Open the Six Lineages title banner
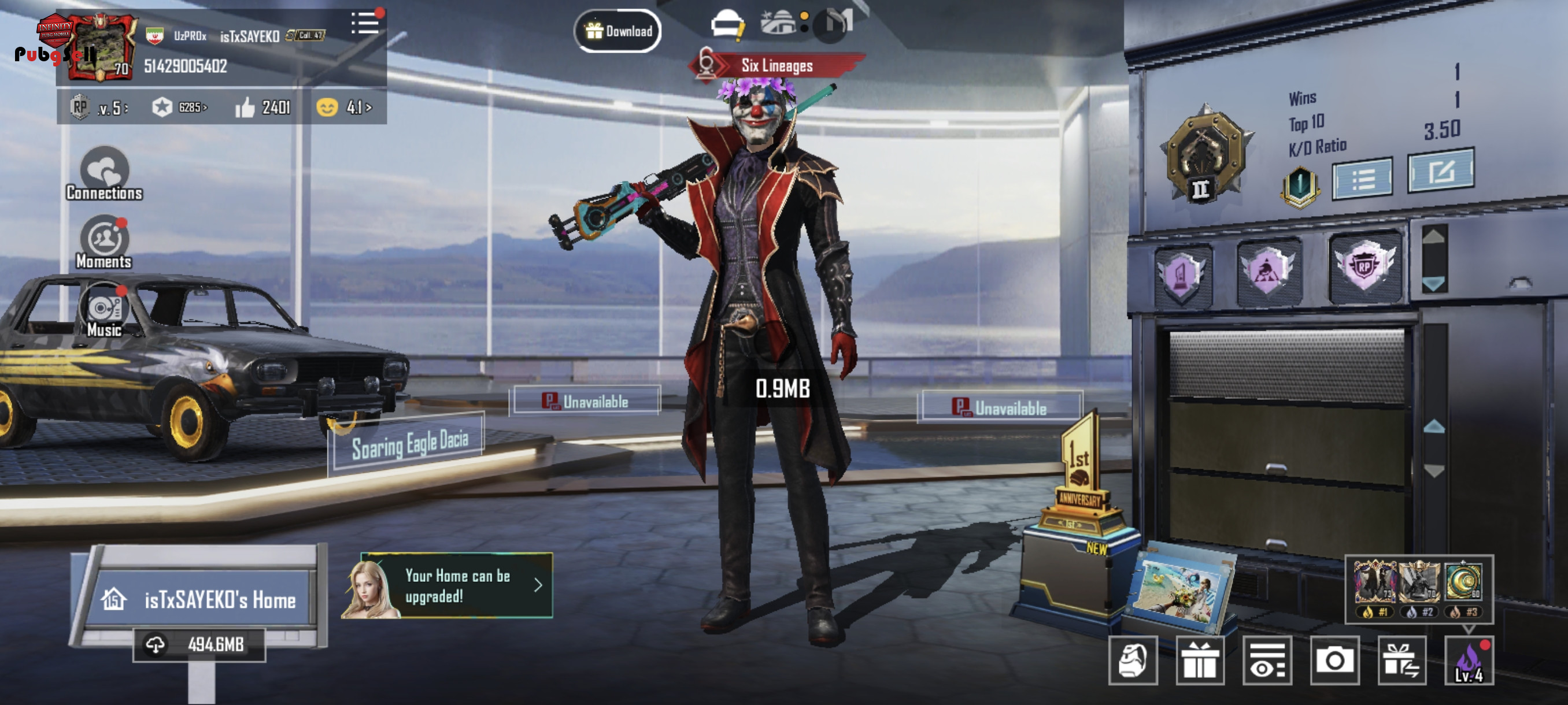1568x705 pixels. (776, 65)
